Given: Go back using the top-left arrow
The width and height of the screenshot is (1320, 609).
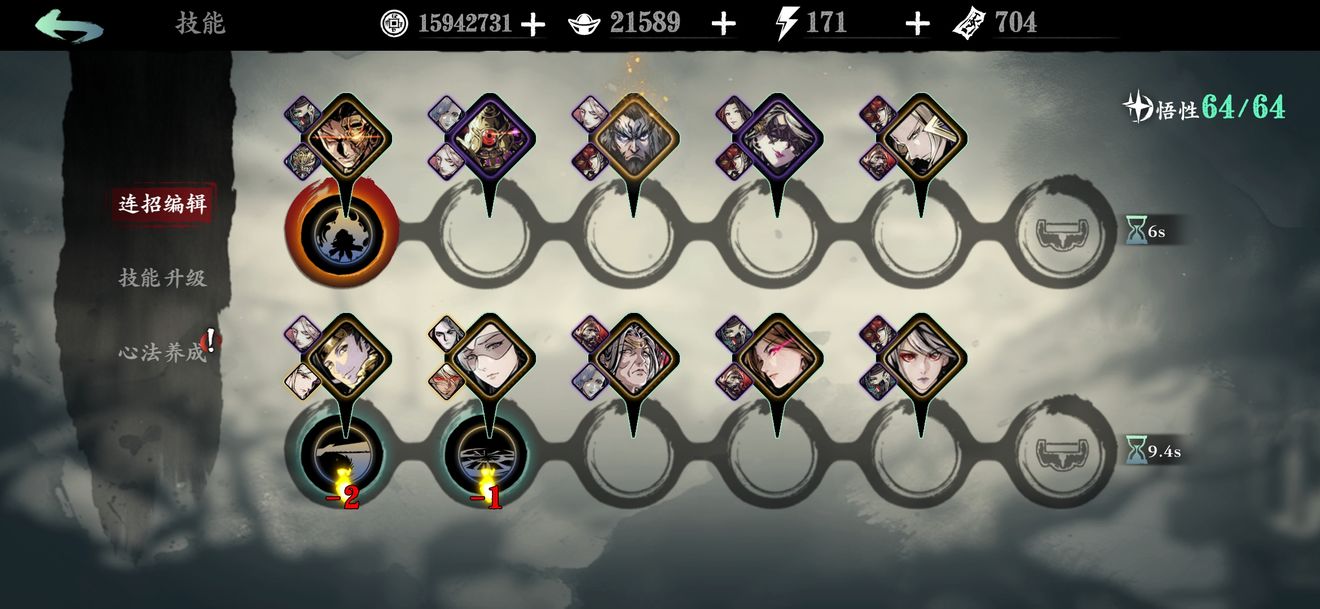Looking at the screenshot, I should (68, 24).
